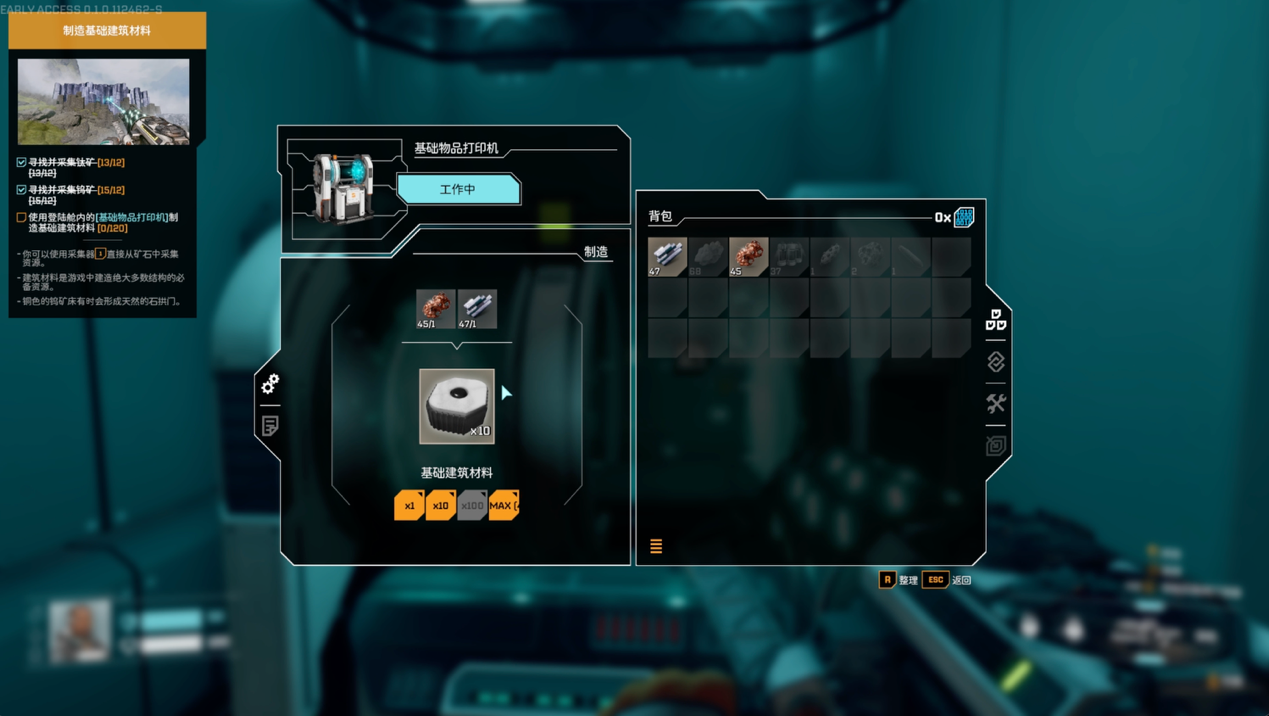Image resolution: width=1269 pixels, height=716 pixels.
Task: Switch to the backpack grid category tab
Action: (996, 321)
